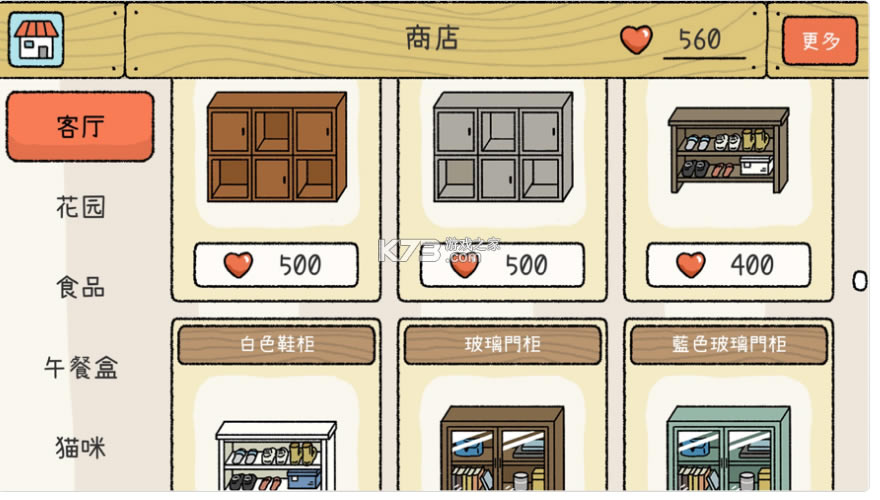Buy the gray cabinet for 500 hearts
The width and height of the screenshot is (880, 500).
[502, 265]
